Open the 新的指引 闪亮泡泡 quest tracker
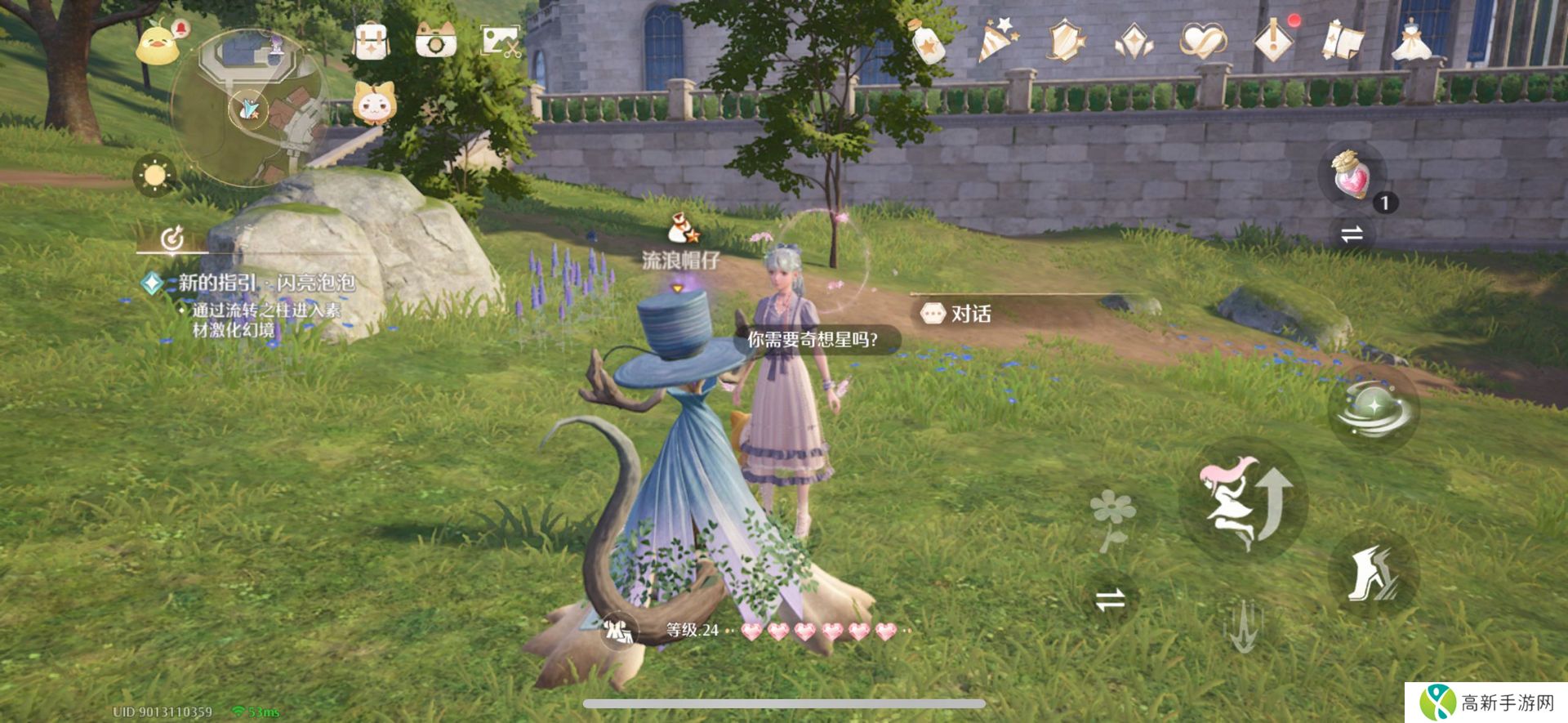 pyautogui.click(x=266, y=283)
